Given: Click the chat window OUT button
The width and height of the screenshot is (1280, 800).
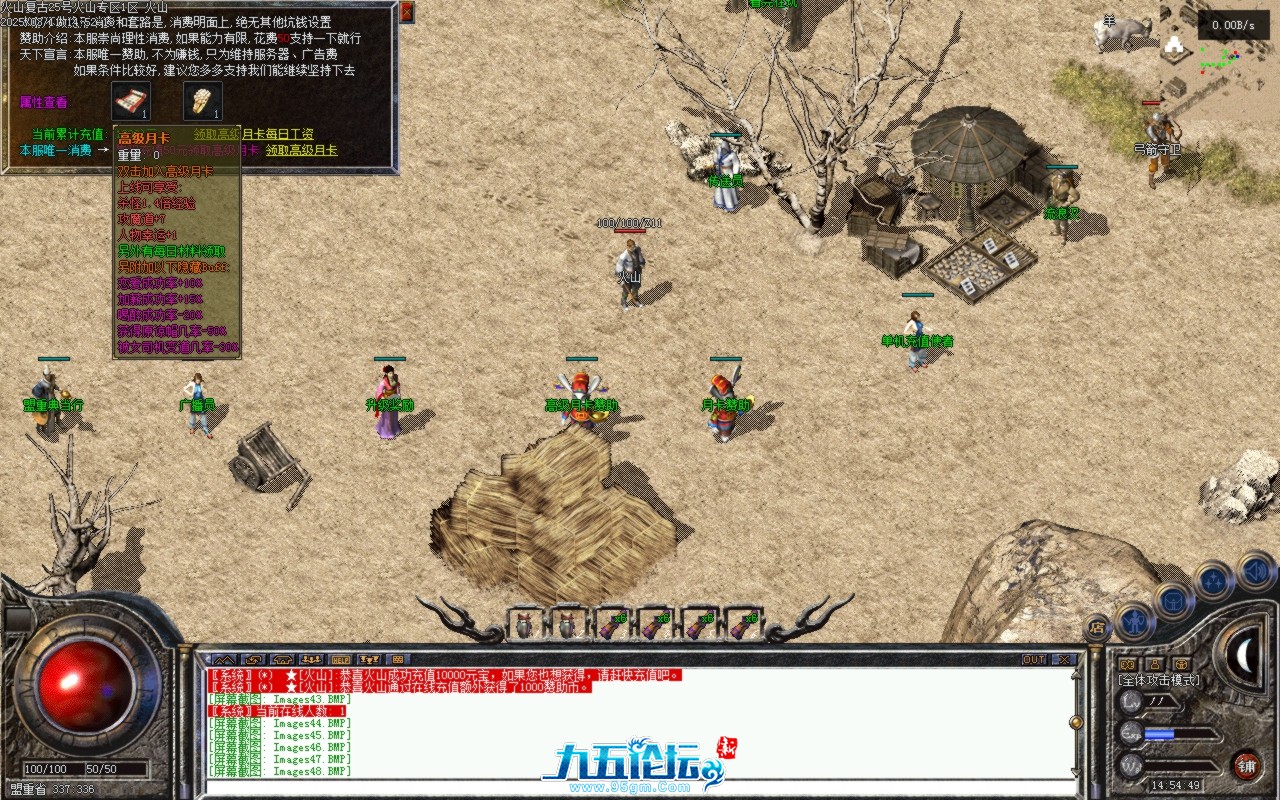Looking at the screenshot, I should pyautogui.click(x=1033, y=660).
